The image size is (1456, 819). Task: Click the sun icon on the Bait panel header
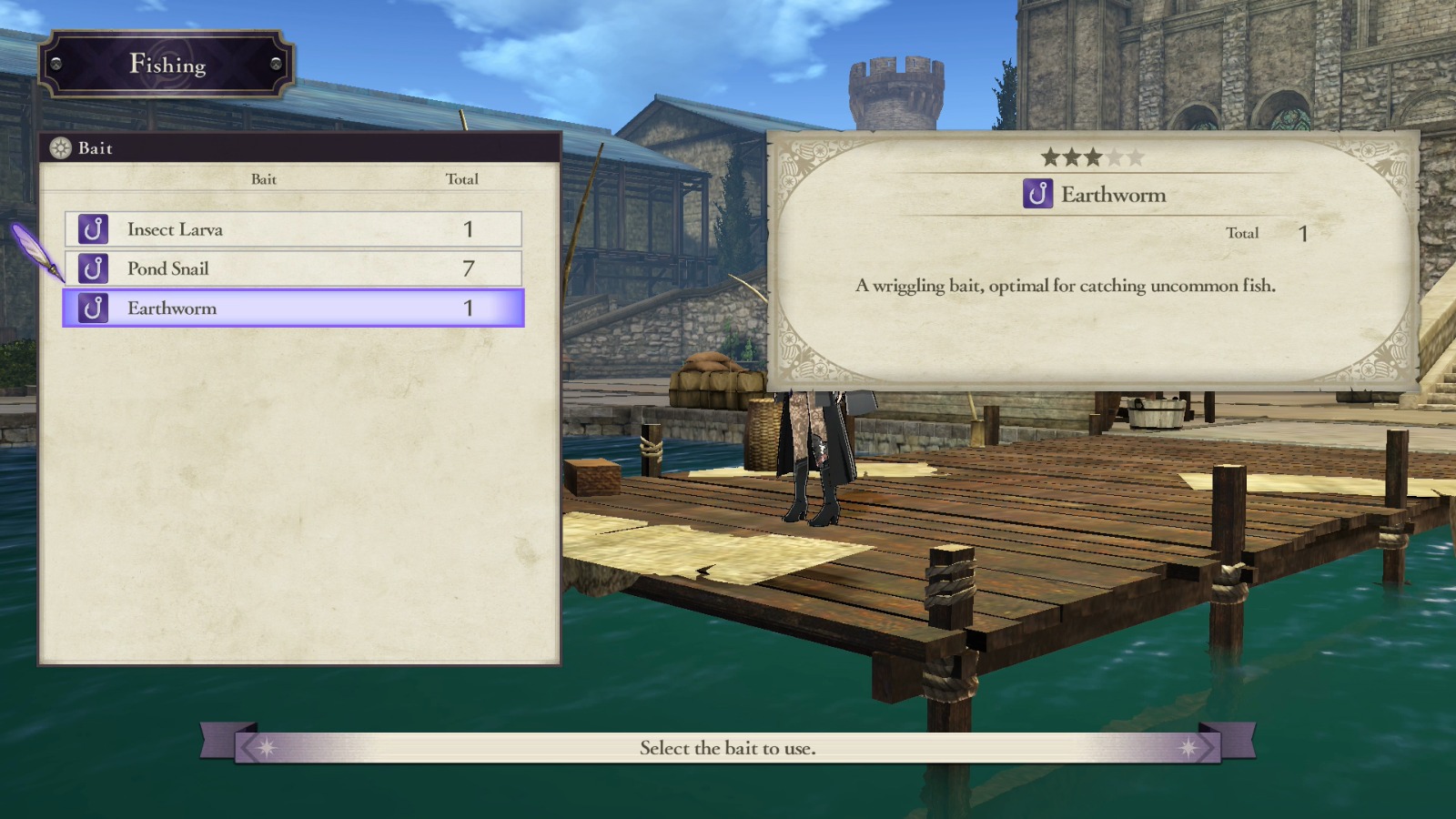click(x=58, y=148)
